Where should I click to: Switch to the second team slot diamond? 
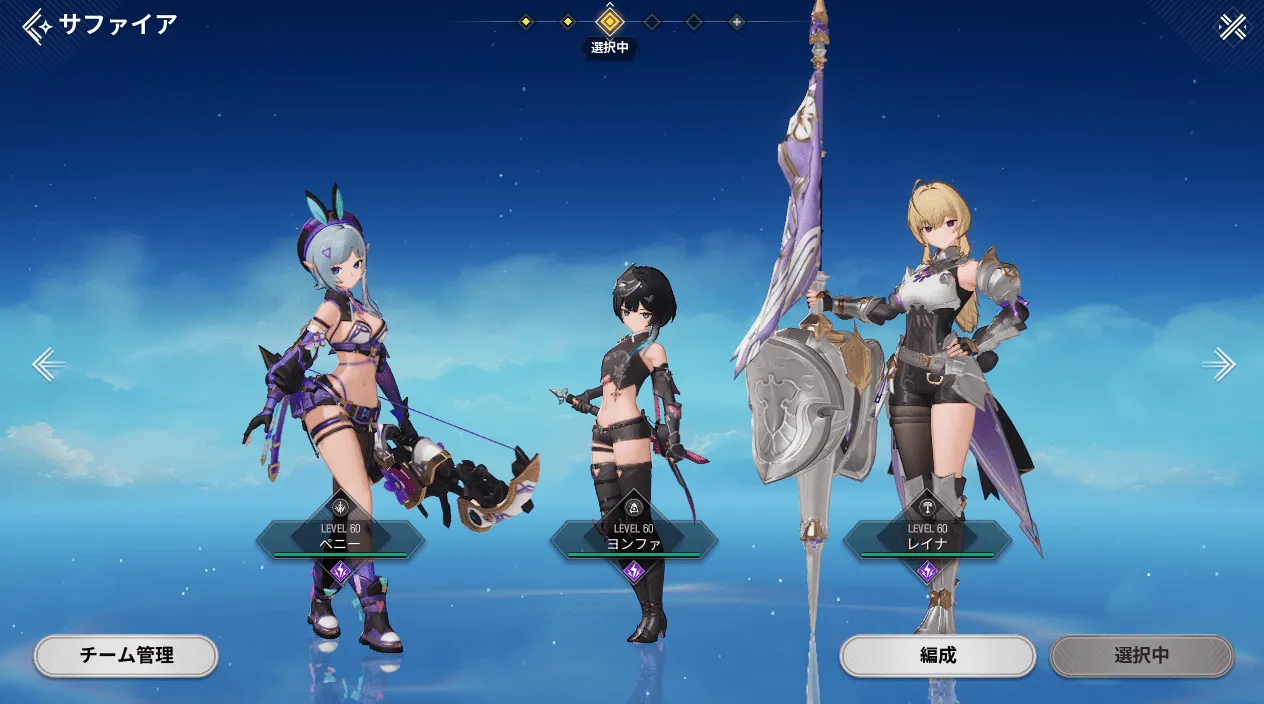coord(568,21)
